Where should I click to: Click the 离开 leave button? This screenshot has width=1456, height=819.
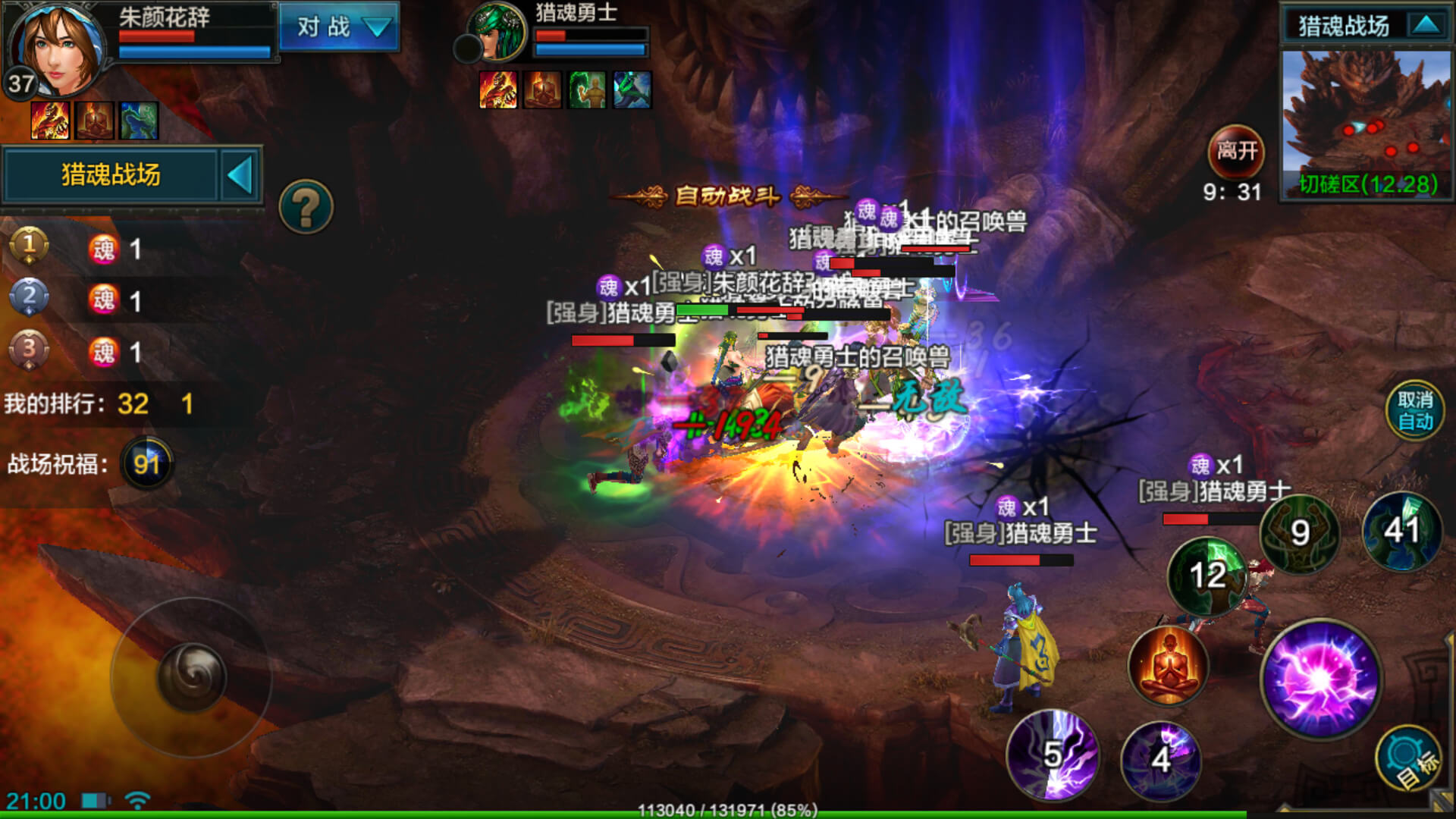click(x=1236, y=151)
